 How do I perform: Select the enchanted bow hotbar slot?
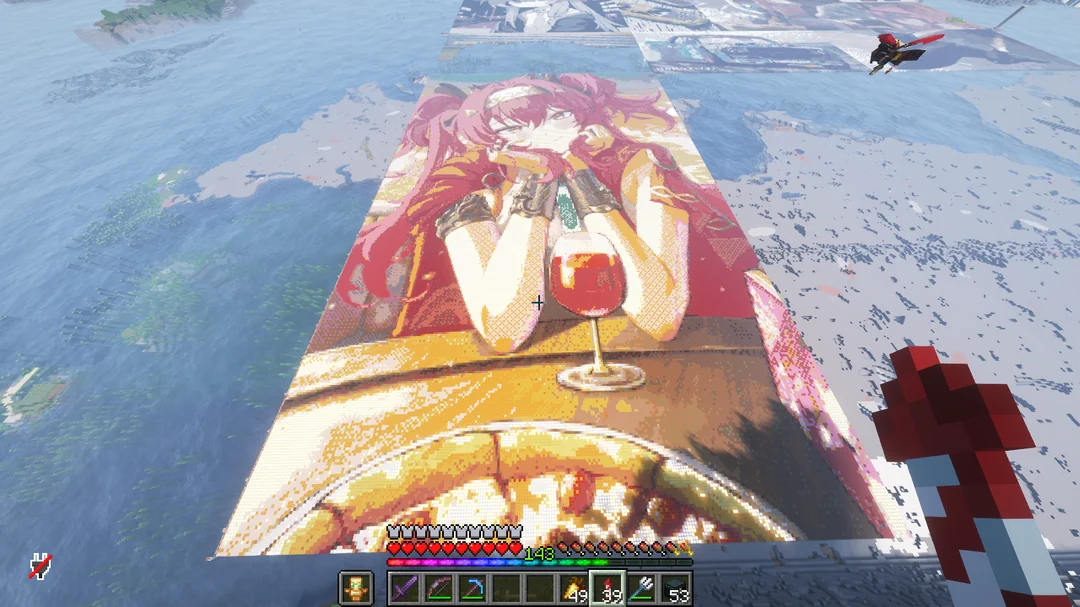(x=438, y=588)
